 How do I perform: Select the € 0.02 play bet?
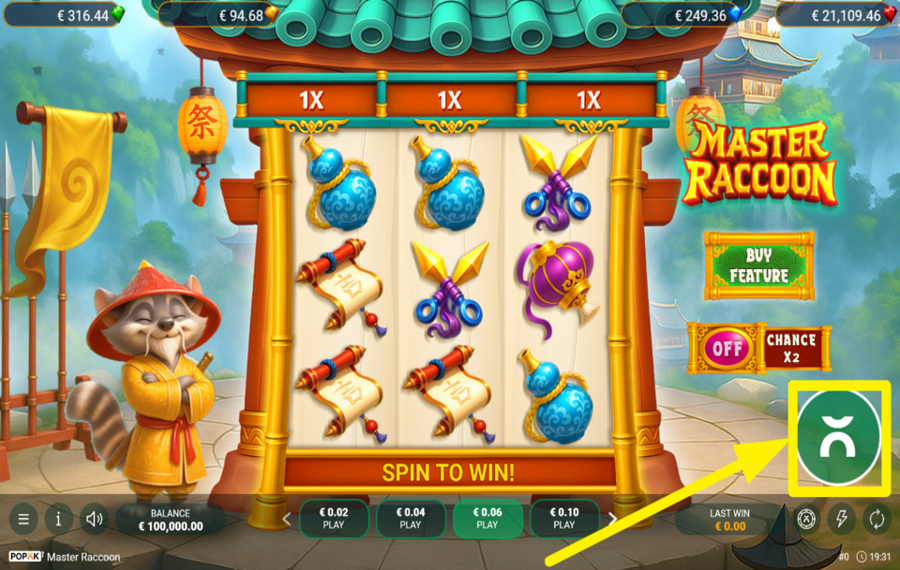click(x=334, y=518)
